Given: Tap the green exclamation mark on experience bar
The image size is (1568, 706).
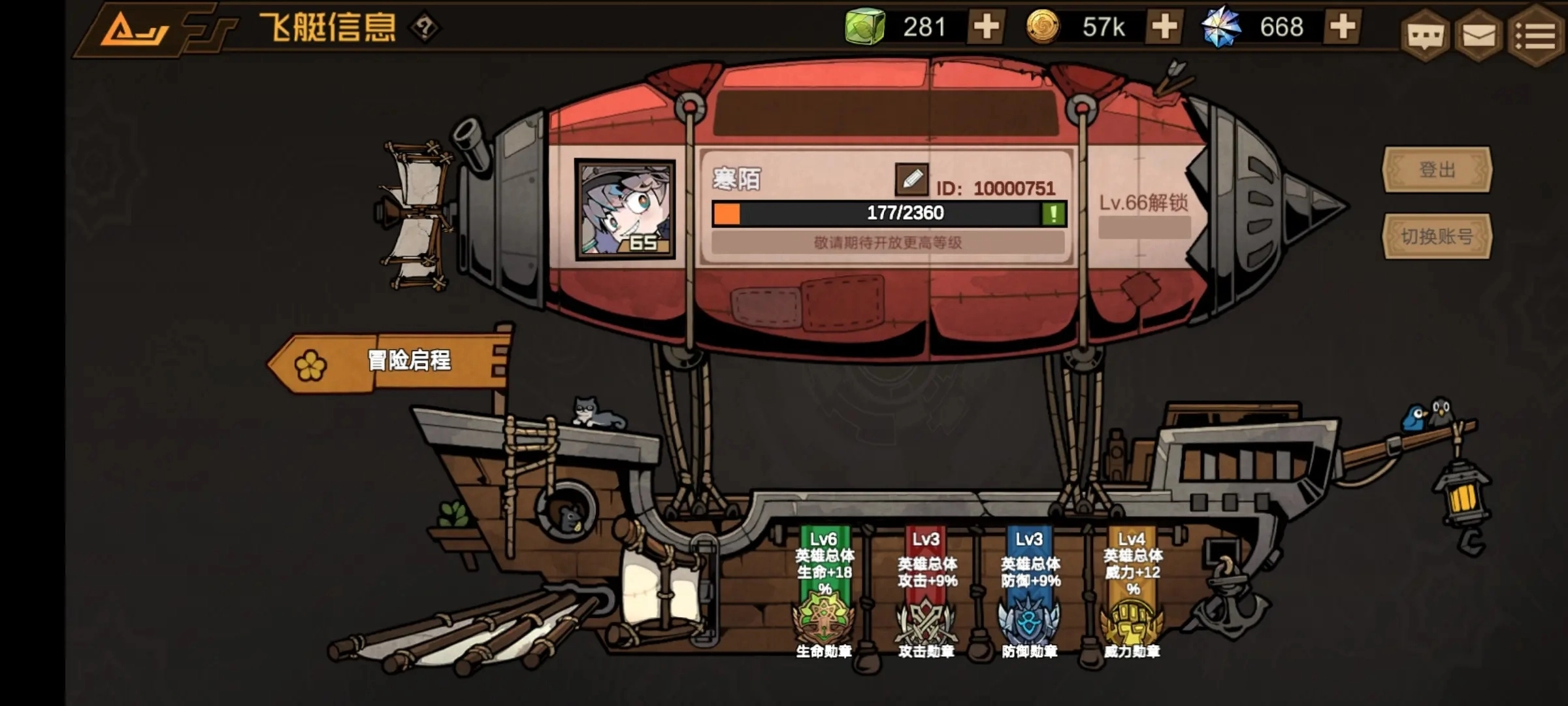Looking at the screenshot, I should (1053, 214).
